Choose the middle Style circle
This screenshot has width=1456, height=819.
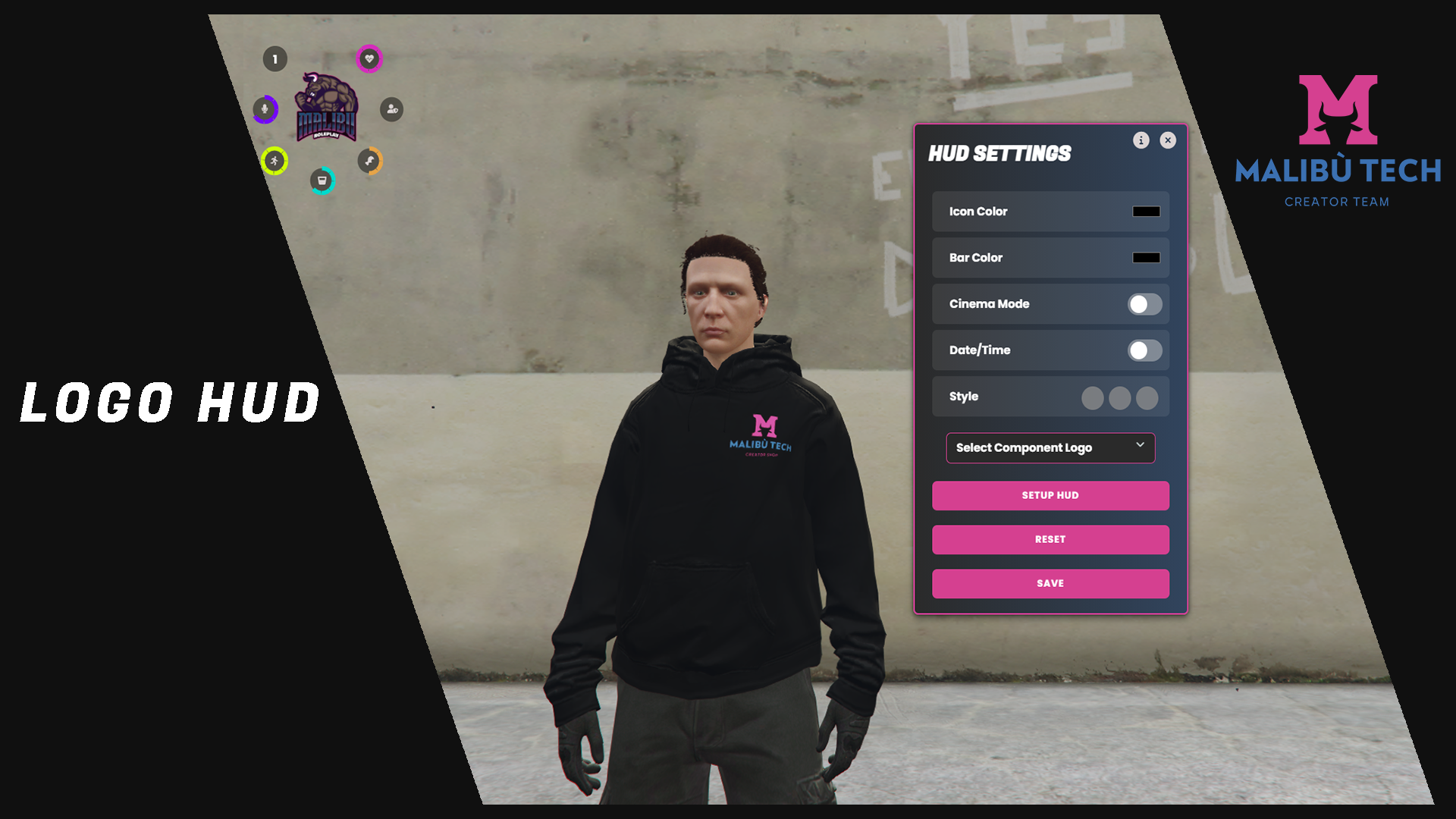[1119, 398]
